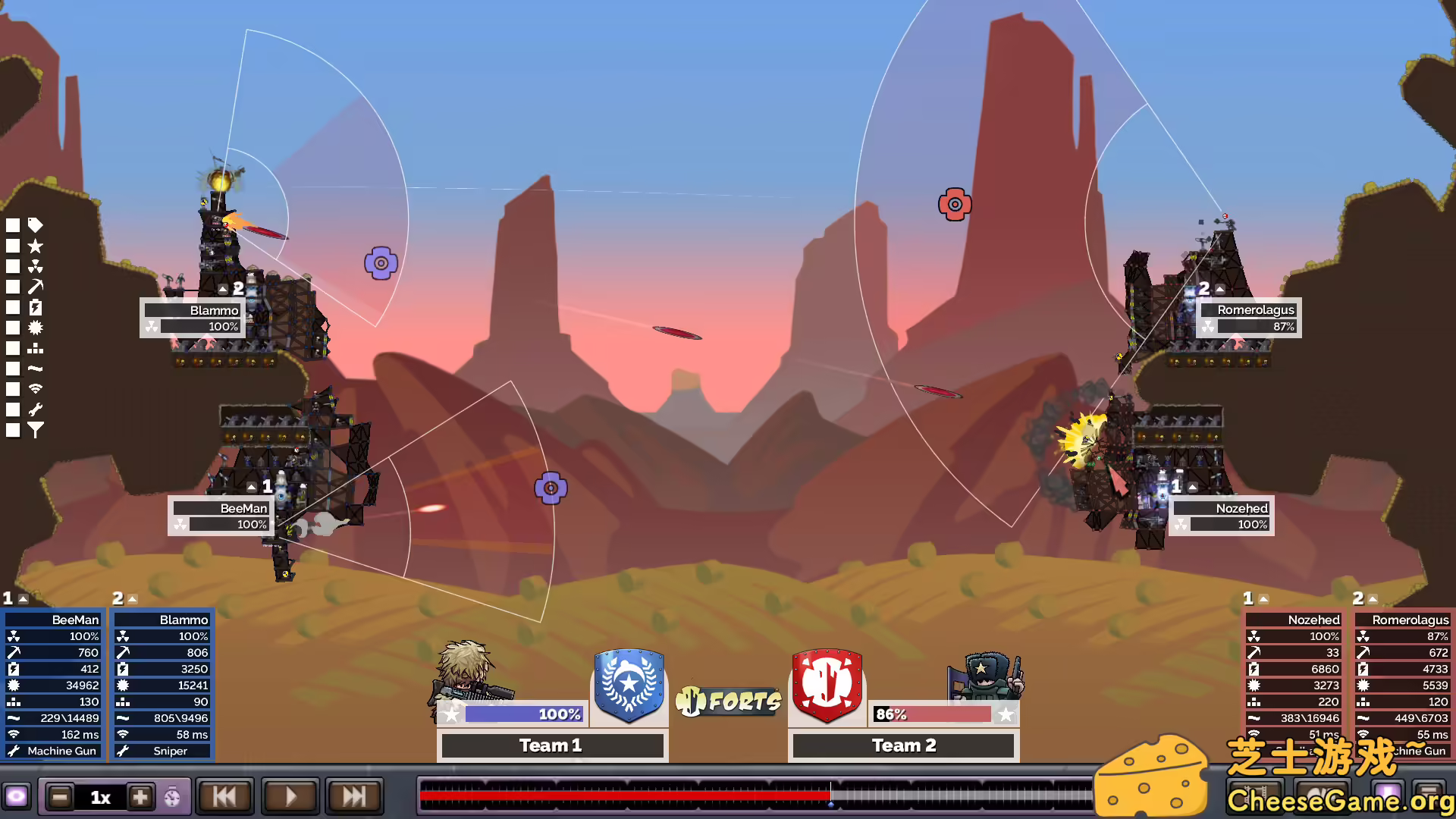The width and height of the screenshot is (1456, 819).
Task: Toggle the eye visibility button bottom left
Action: 17,797
